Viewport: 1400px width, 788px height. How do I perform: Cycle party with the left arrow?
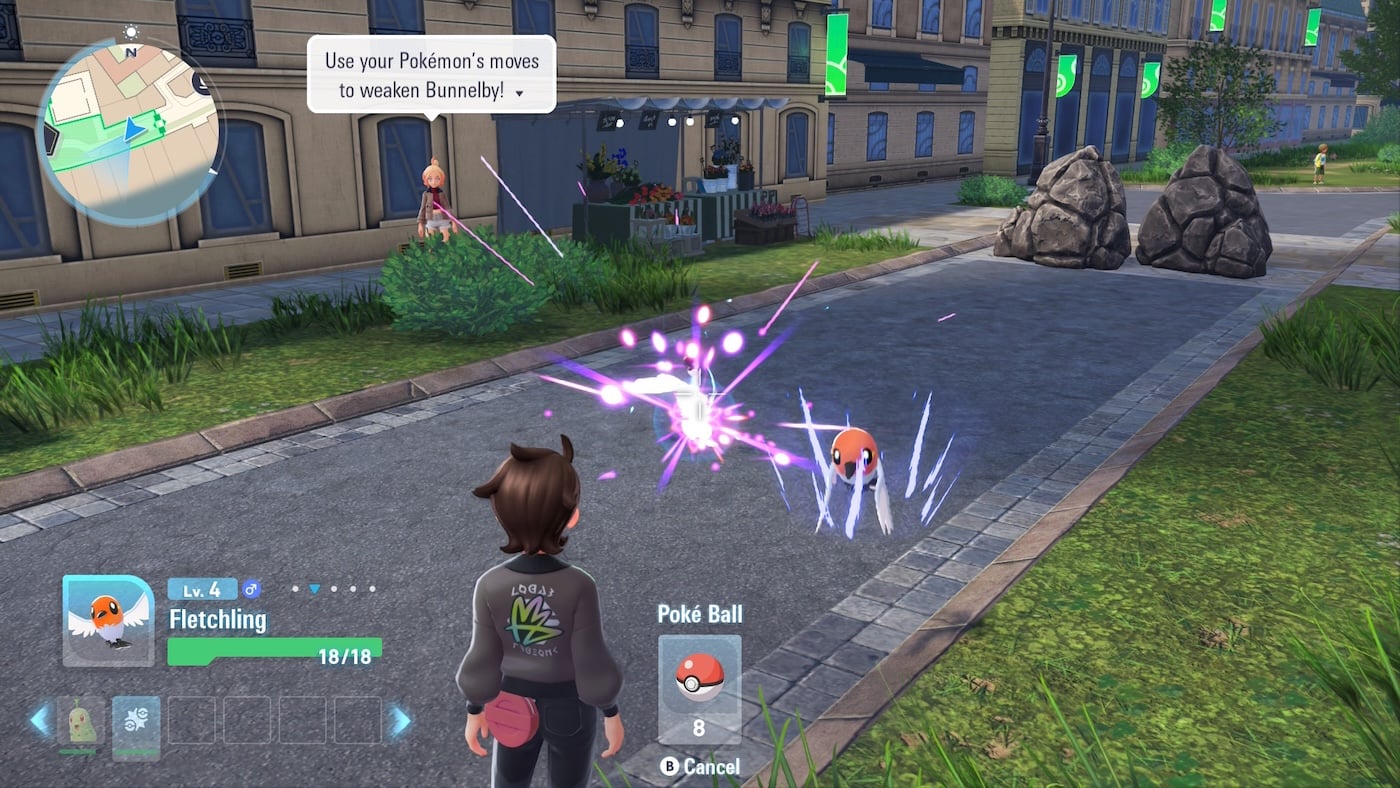(x=41, y=721)
